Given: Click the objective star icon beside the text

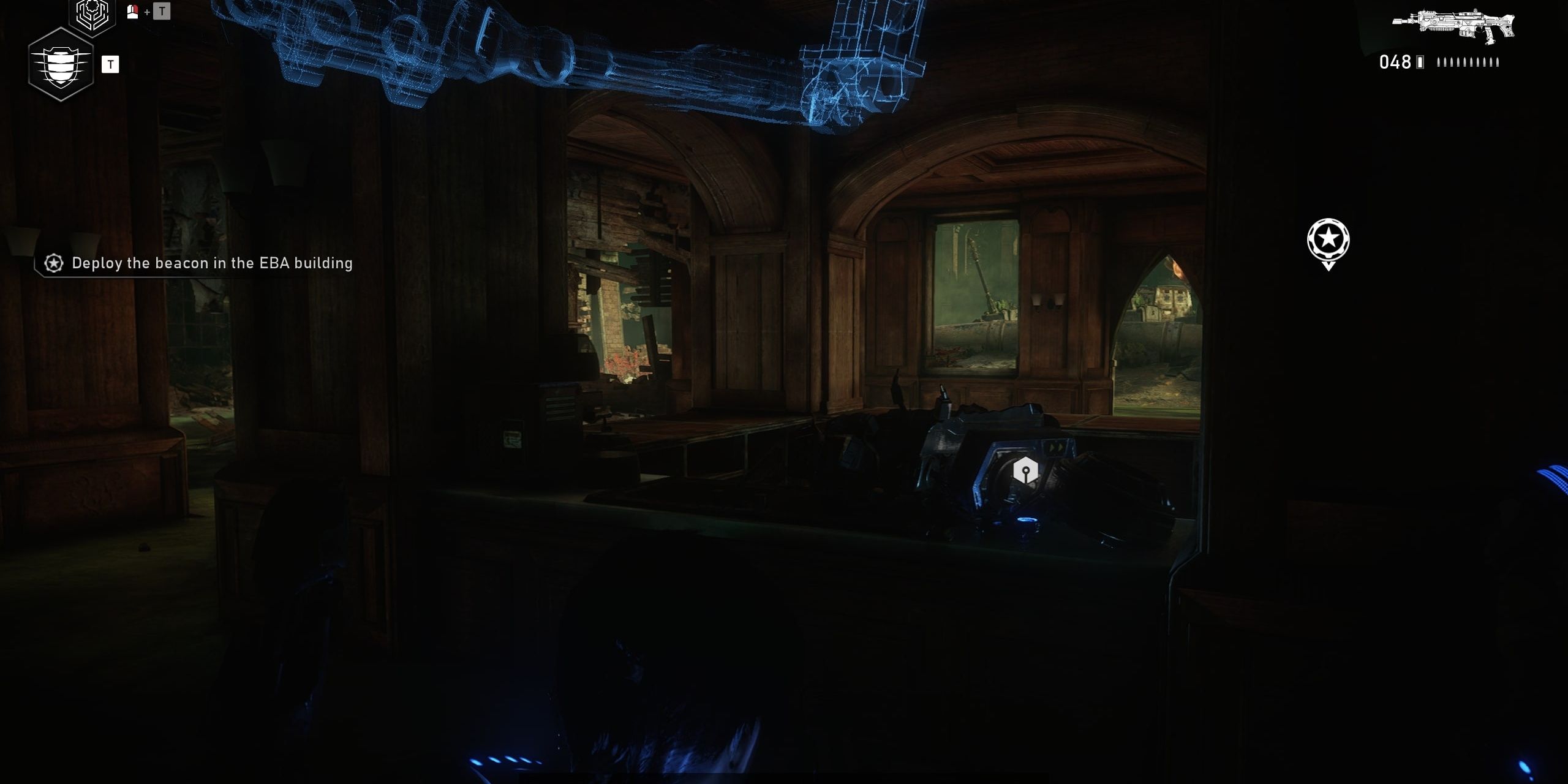Looking at the screenshot, I should tap(53, 263).
